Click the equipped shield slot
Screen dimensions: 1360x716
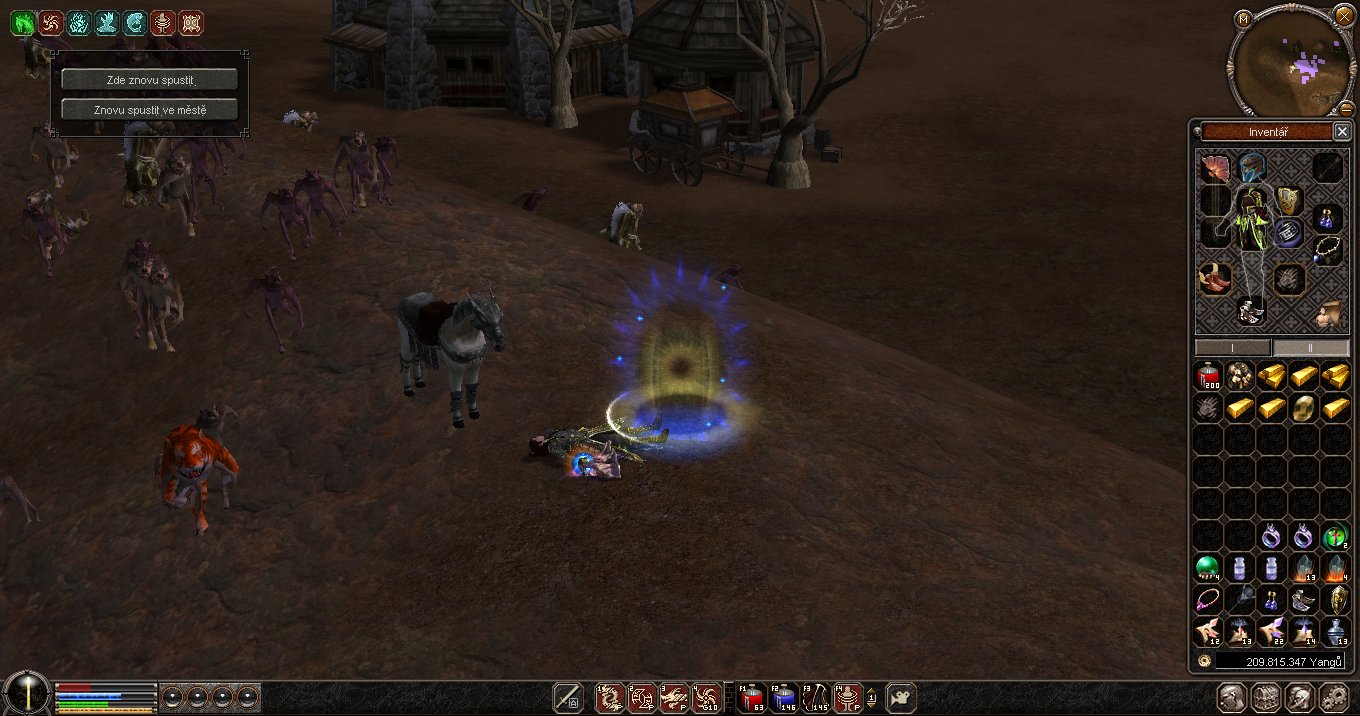click(1289, 203)
